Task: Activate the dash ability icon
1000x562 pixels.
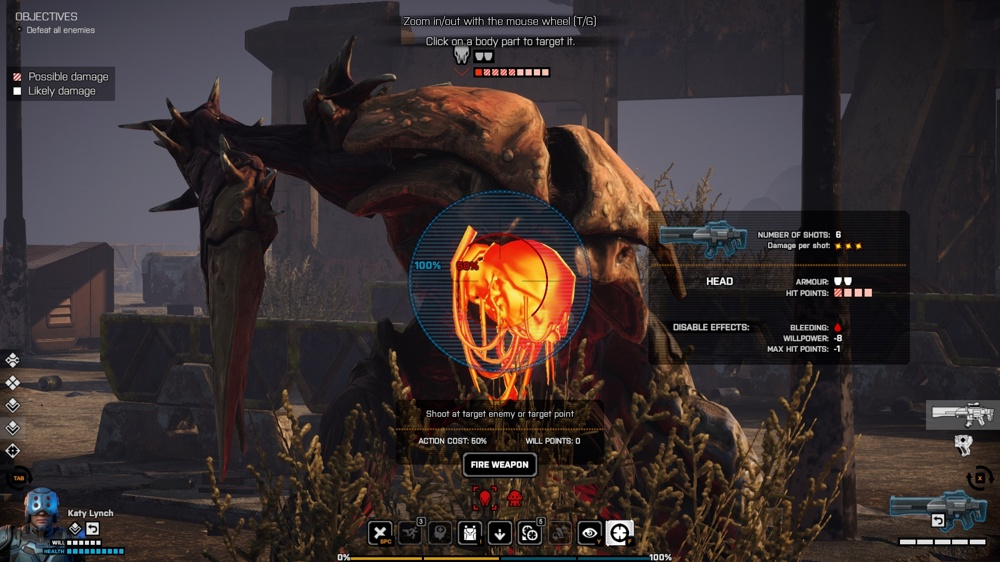Action: pos(410,533)
